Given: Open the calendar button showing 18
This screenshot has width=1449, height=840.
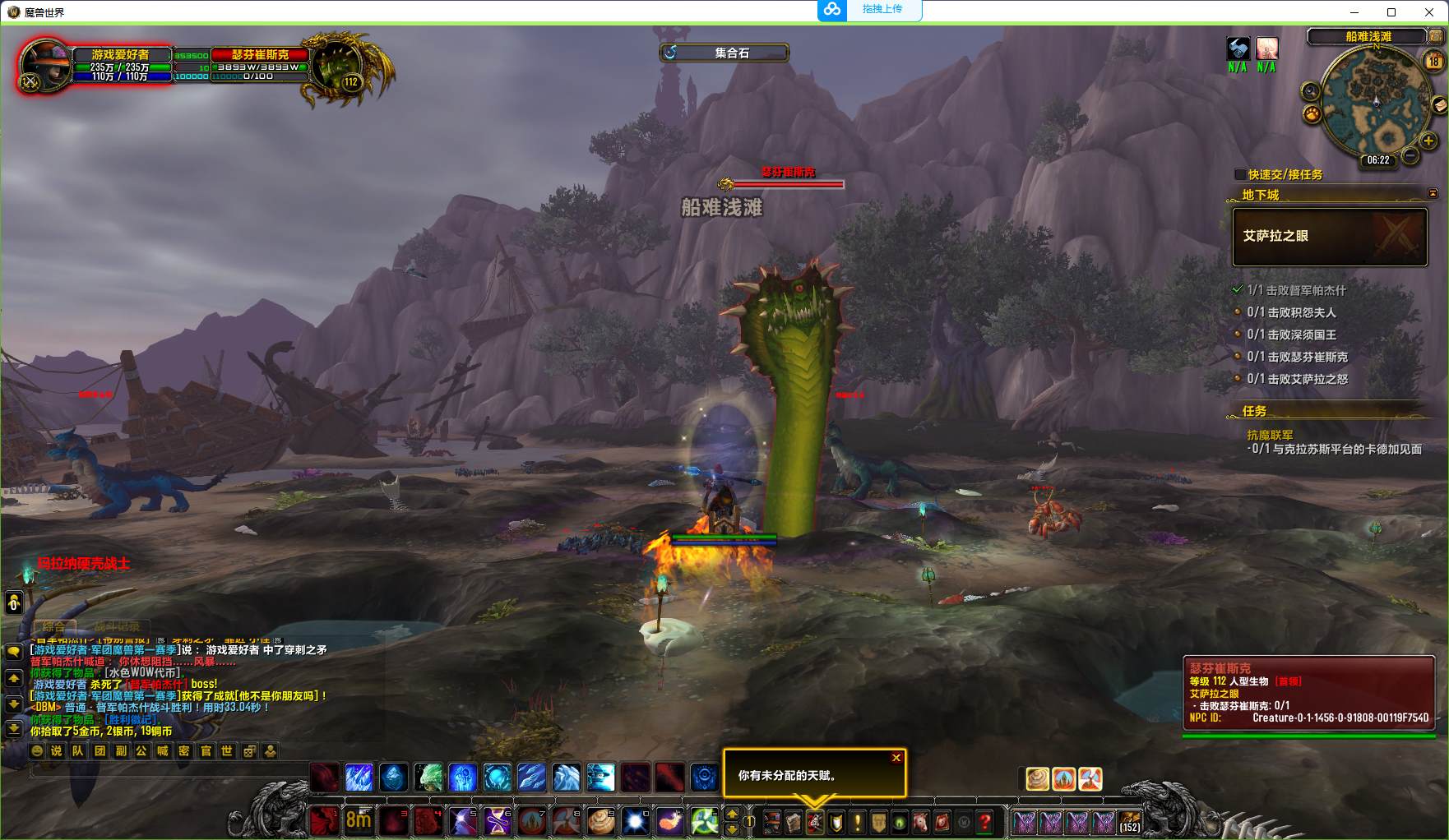Looking at the screenshot, I should pos(1434,61).
